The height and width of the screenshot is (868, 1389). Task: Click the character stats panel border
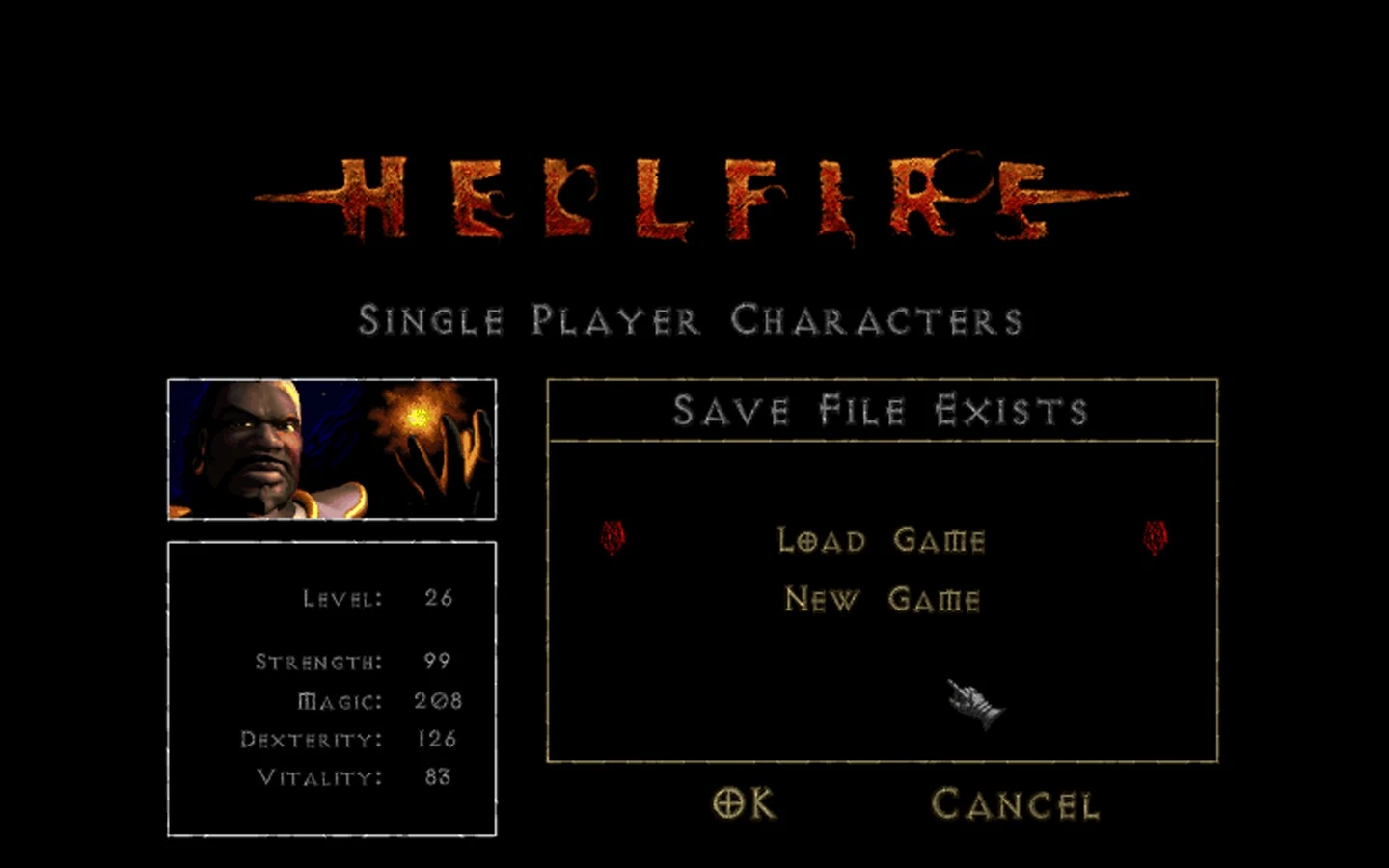[332, 543]
